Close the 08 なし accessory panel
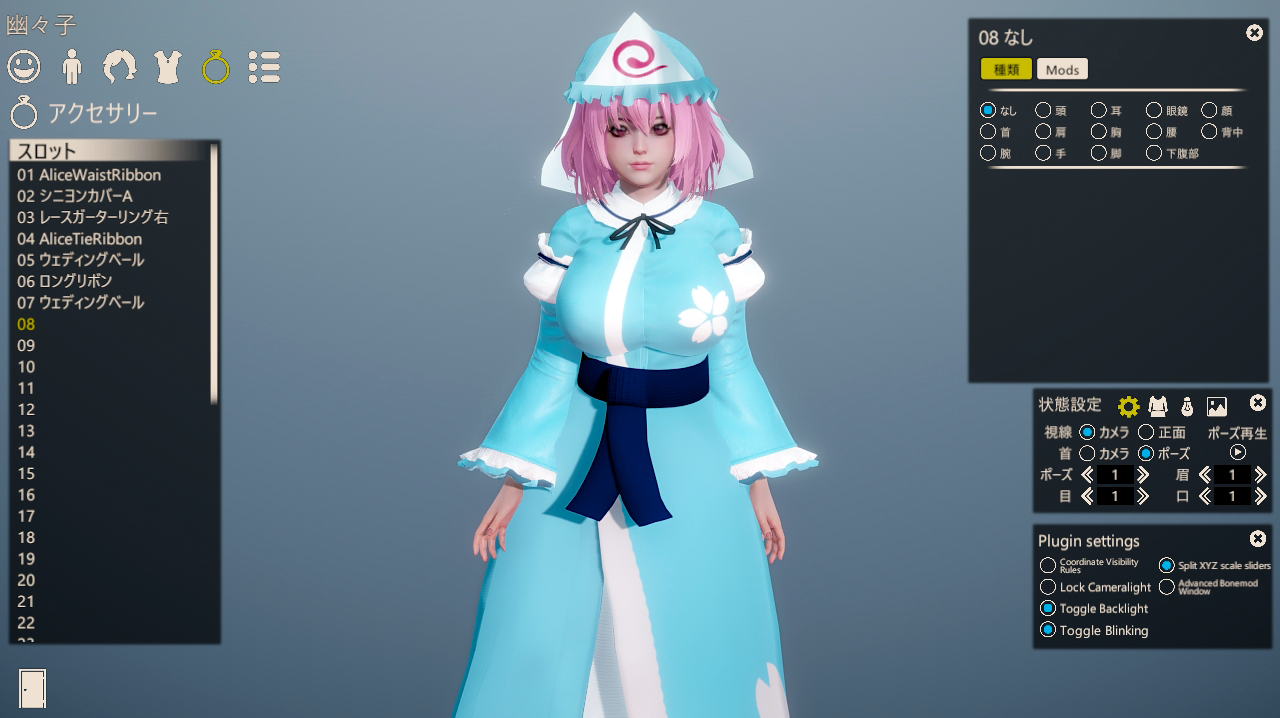Viewport: 1280px width, 718px height. pos(1254,33)
